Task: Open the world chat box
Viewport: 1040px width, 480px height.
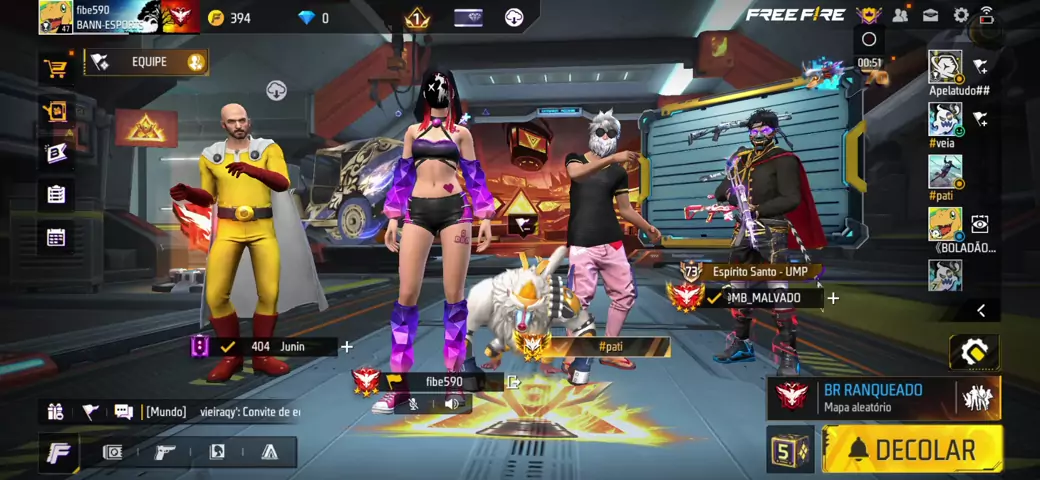Action: coord(220,411)
